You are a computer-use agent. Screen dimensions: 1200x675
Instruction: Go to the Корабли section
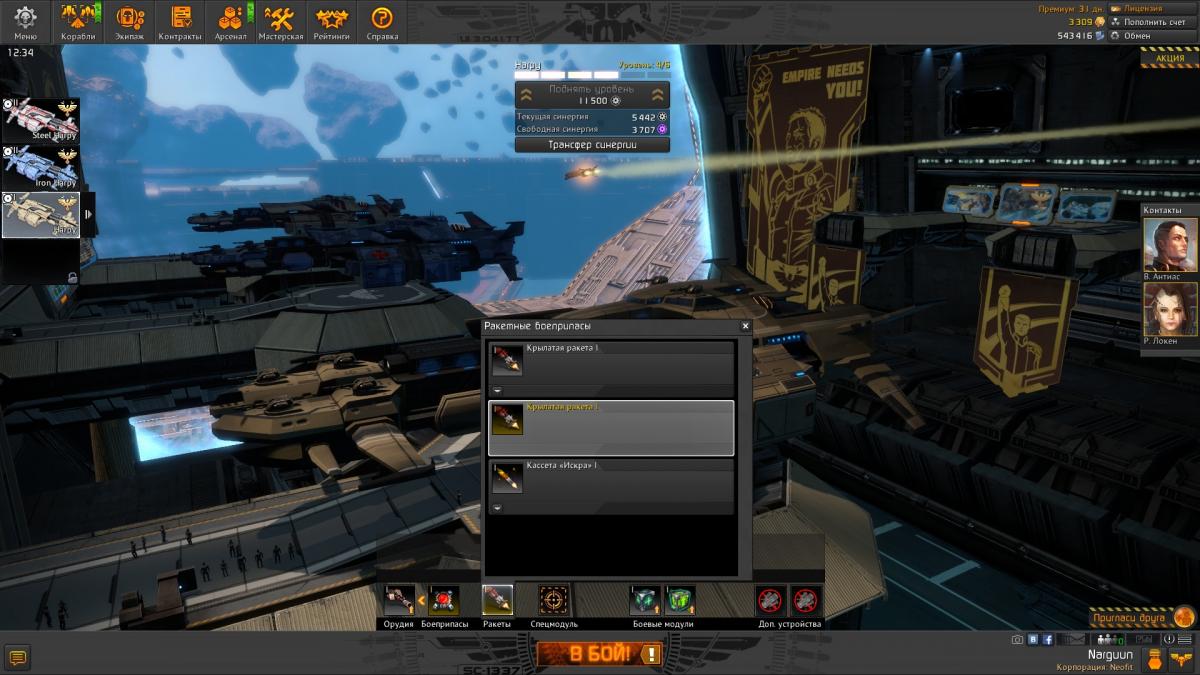click(x=78, y=21)
